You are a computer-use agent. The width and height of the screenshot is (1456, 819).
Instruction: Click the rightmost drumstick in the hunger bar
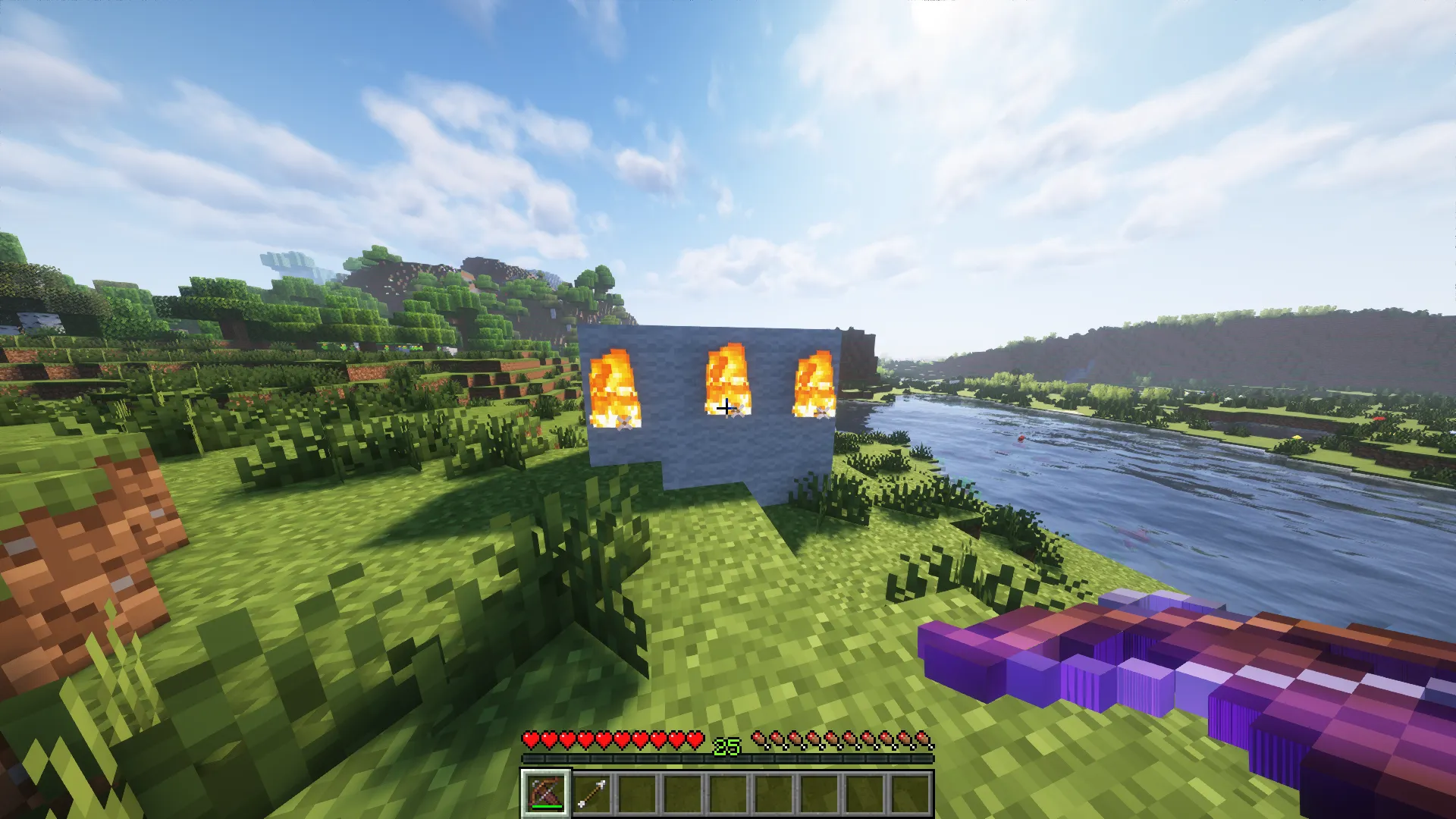[927, 739]
